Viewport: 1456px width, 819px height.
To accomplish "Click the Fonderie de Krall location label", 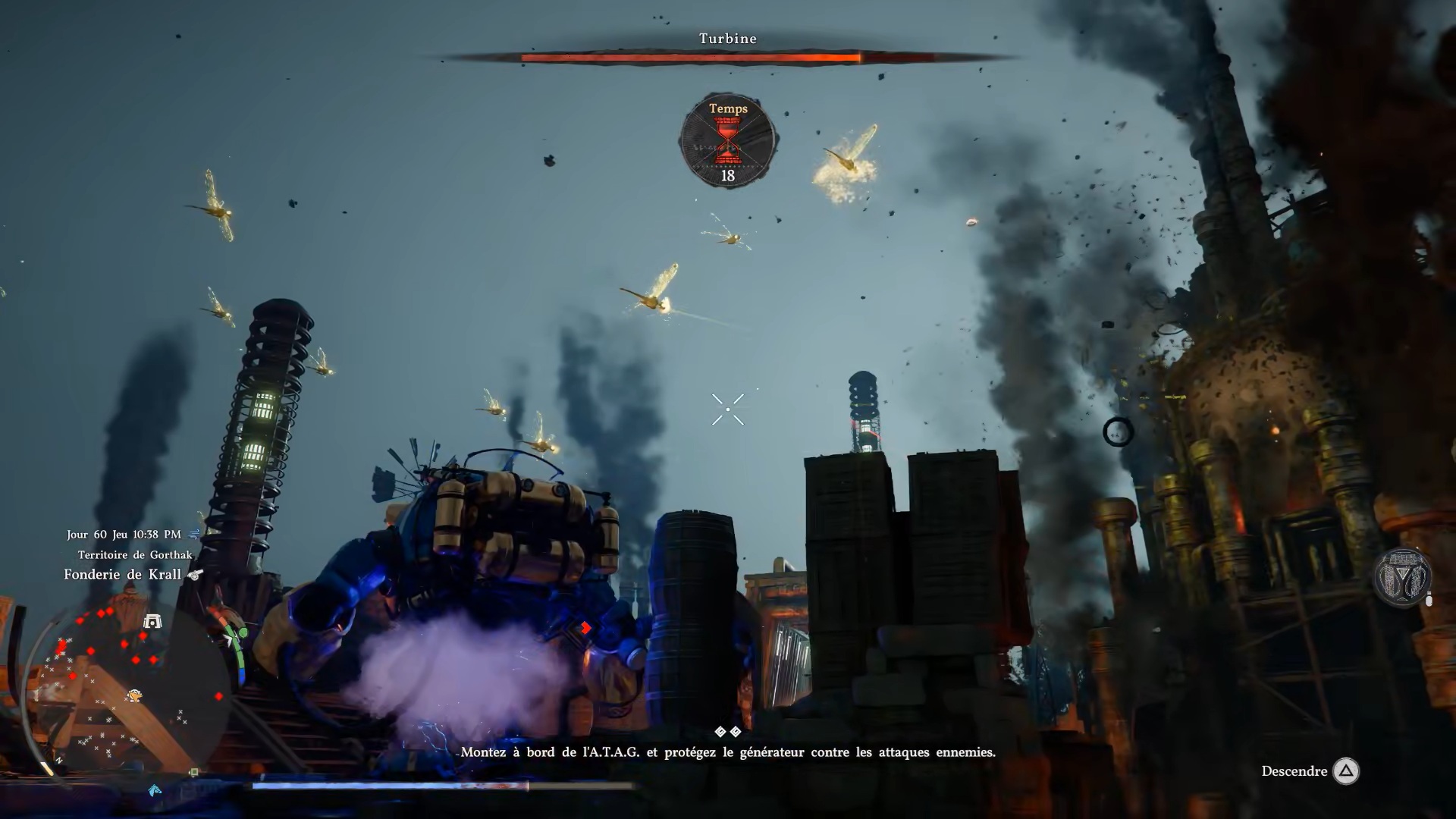I will [x=122, y=575].
